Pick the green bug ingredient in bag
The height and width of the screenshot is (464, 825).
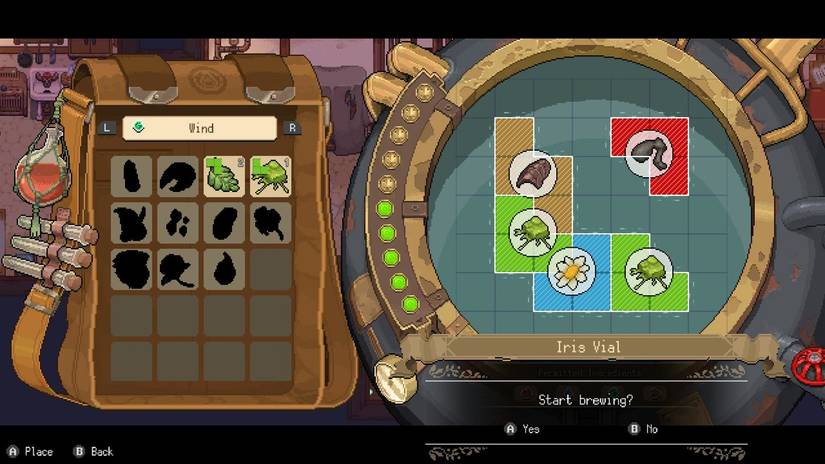[270, 176]
